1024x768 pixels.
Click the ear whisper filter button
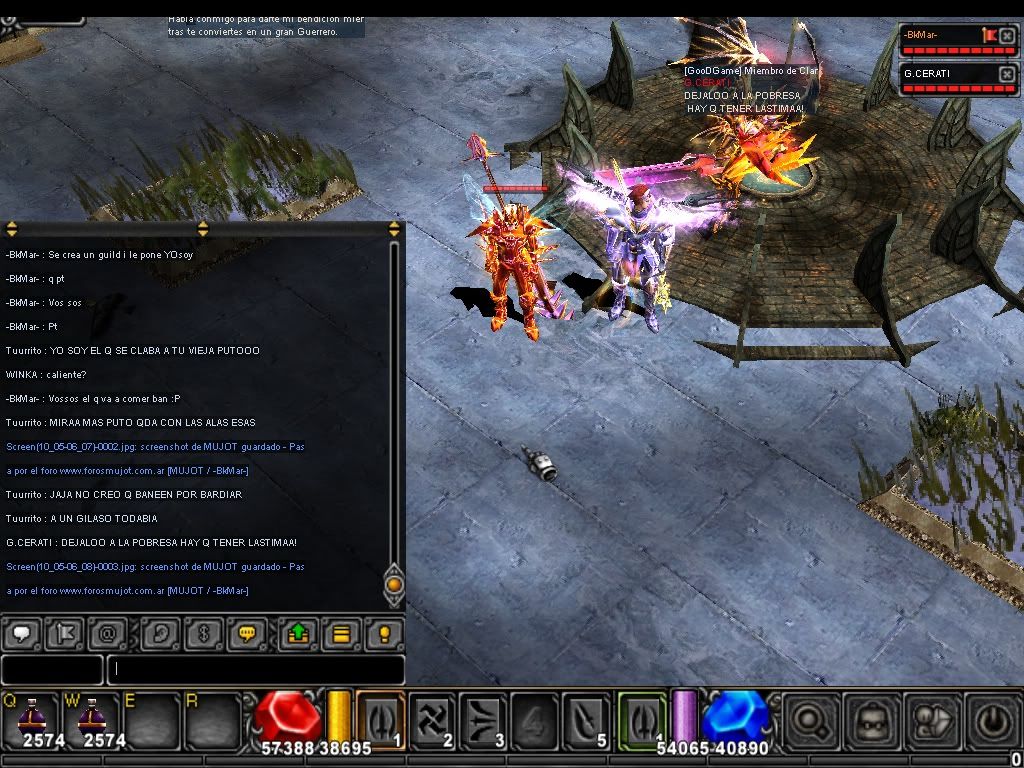(158, 634)
